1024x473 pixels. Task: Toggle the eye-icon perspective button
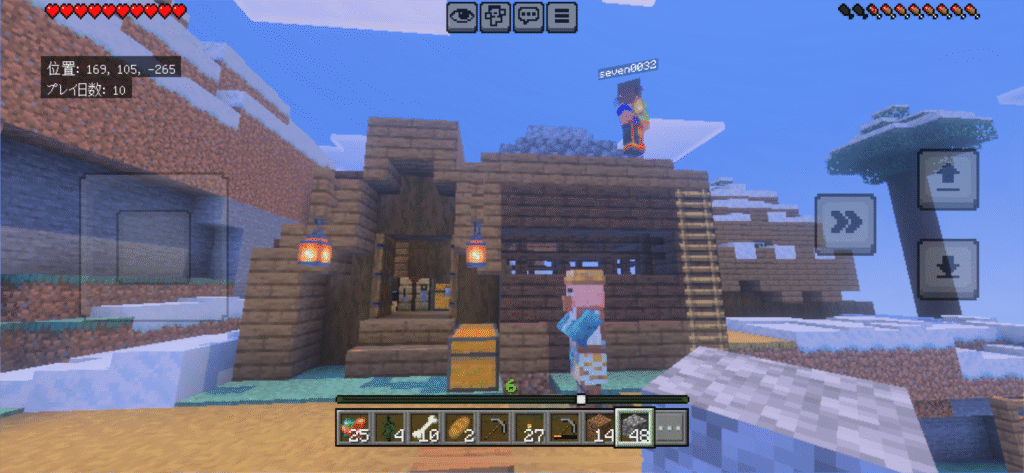click(x=461, y=17)
